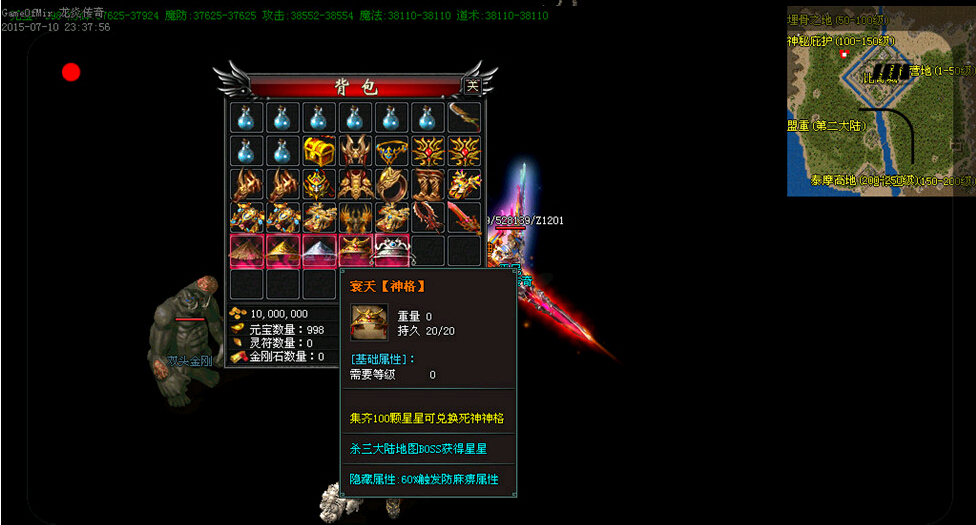The width and height of the screenshot is (976, 525).
Task: Select the golden treasure chest item
Action: (318, 151)
